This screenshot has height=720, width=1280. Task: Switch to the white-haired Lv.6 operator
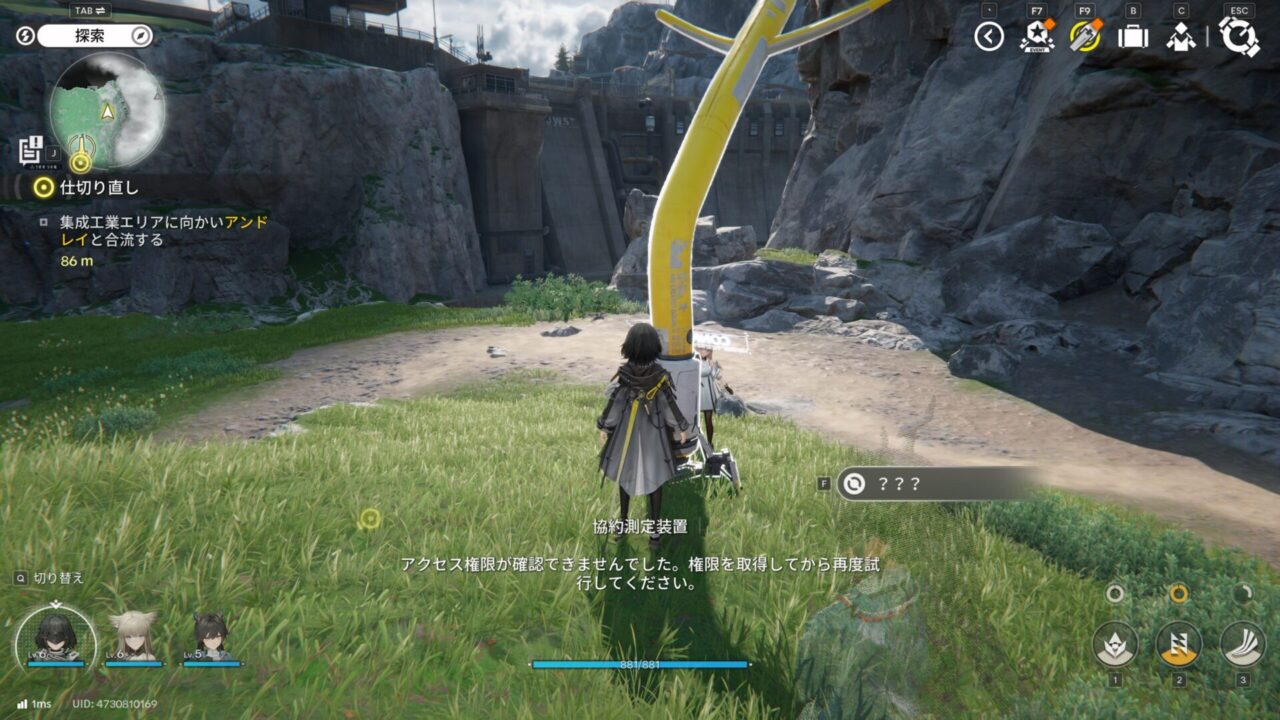pos(133,637)
